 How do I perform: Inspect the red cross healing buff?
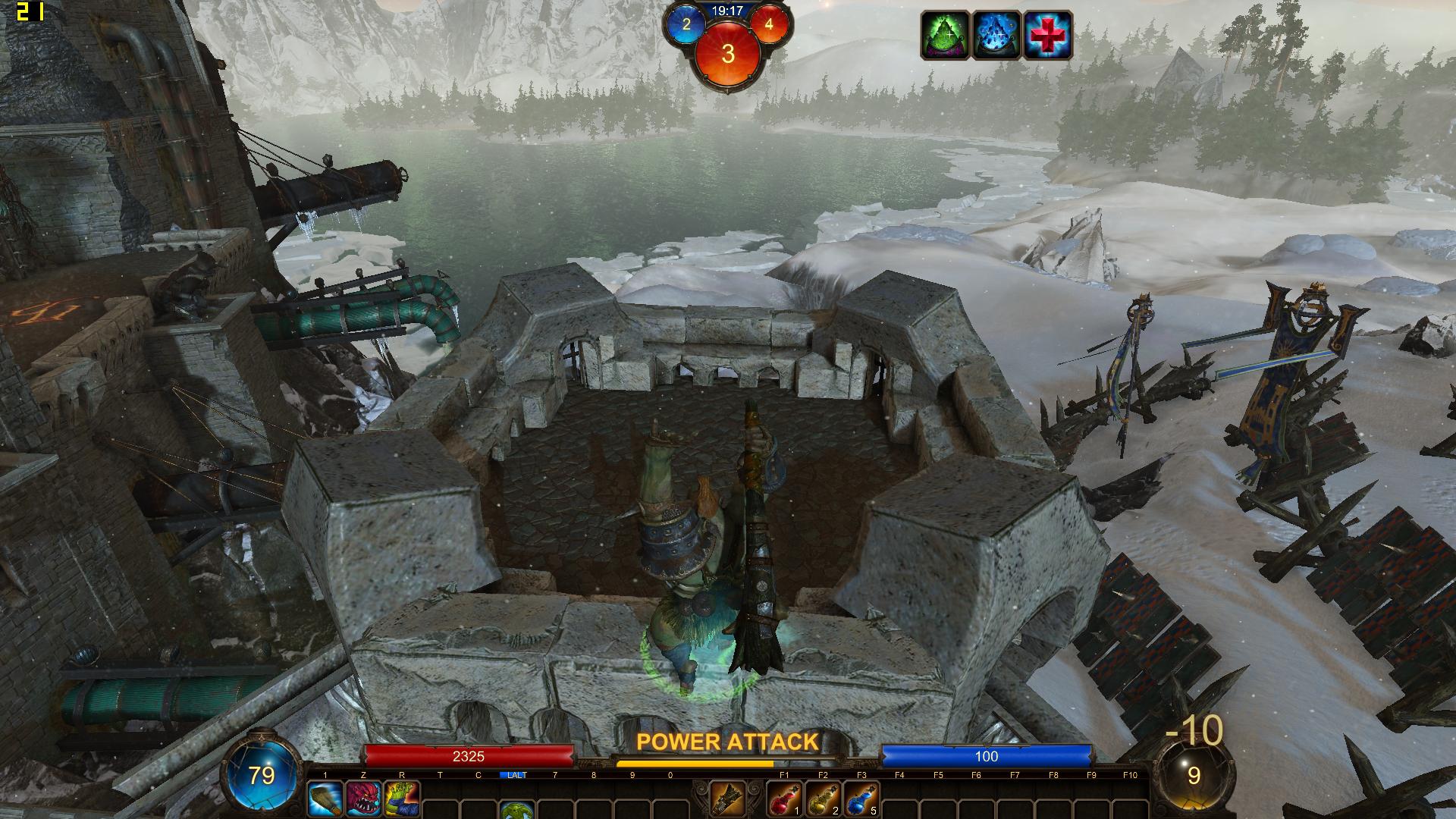coord(1047,35)
